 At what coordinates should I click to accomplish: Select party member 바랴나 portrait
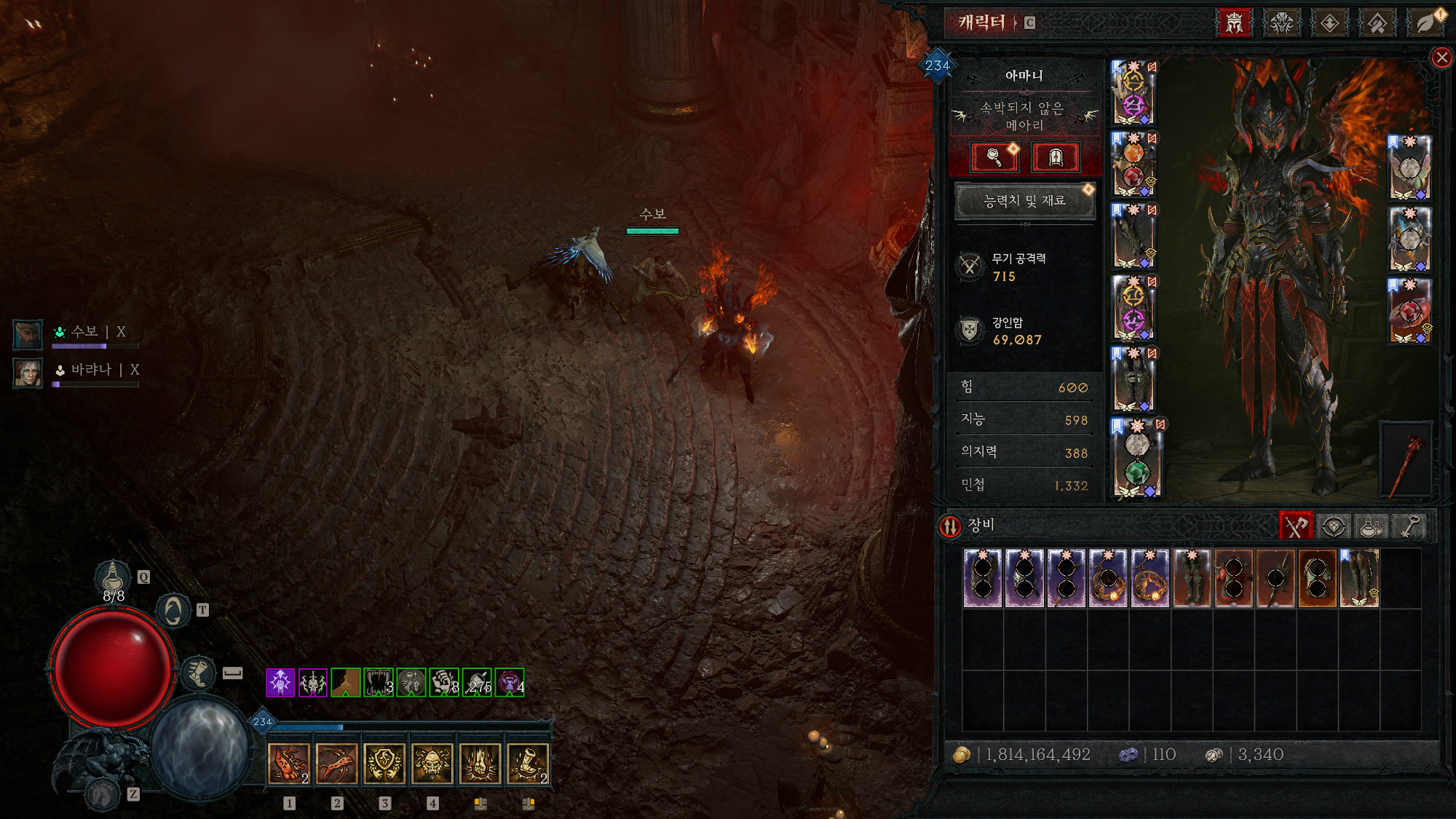pyautogui.click(x=28, y=372)
